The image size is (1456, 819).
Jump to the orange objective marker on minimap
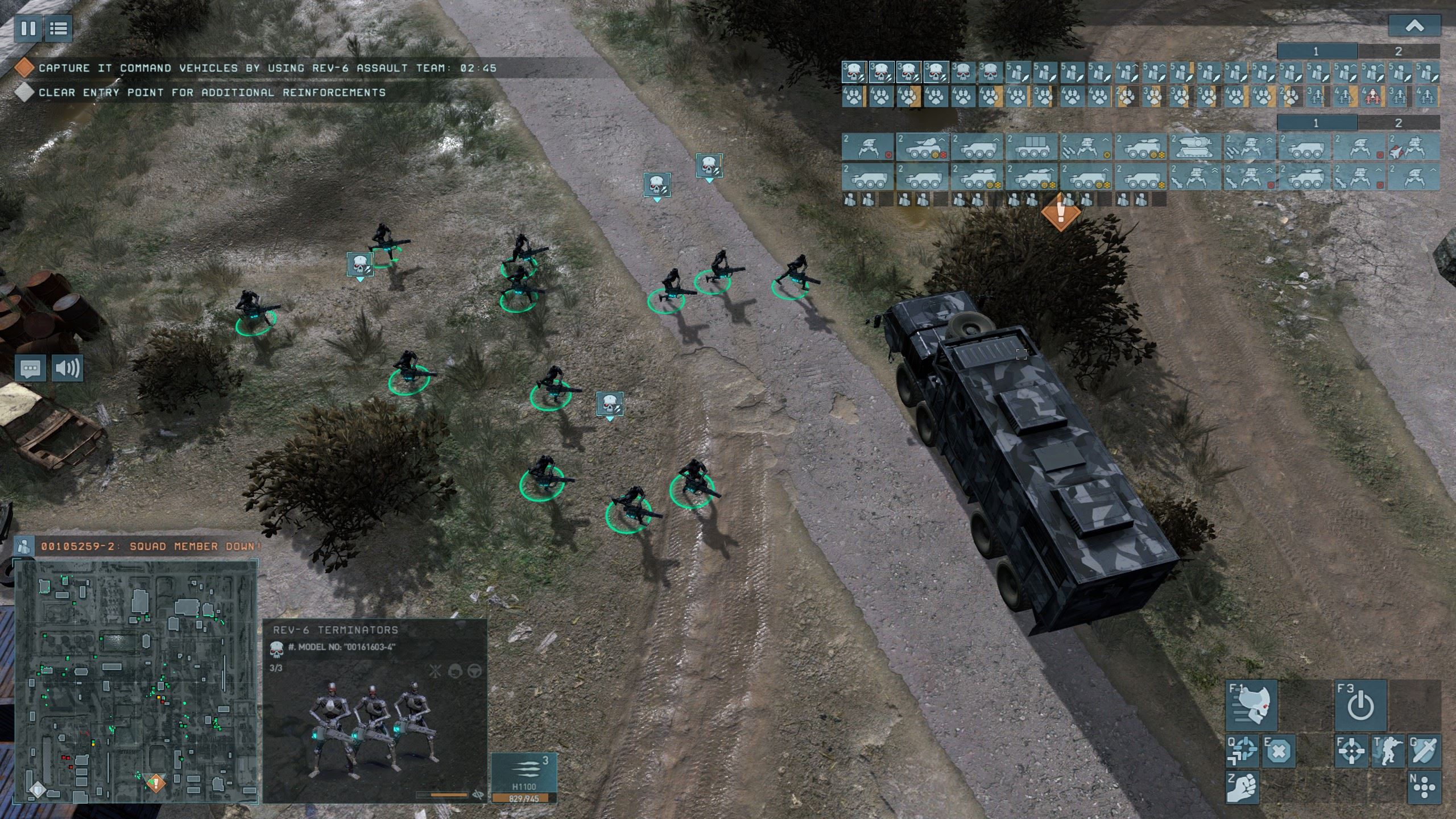coord(155,783)
